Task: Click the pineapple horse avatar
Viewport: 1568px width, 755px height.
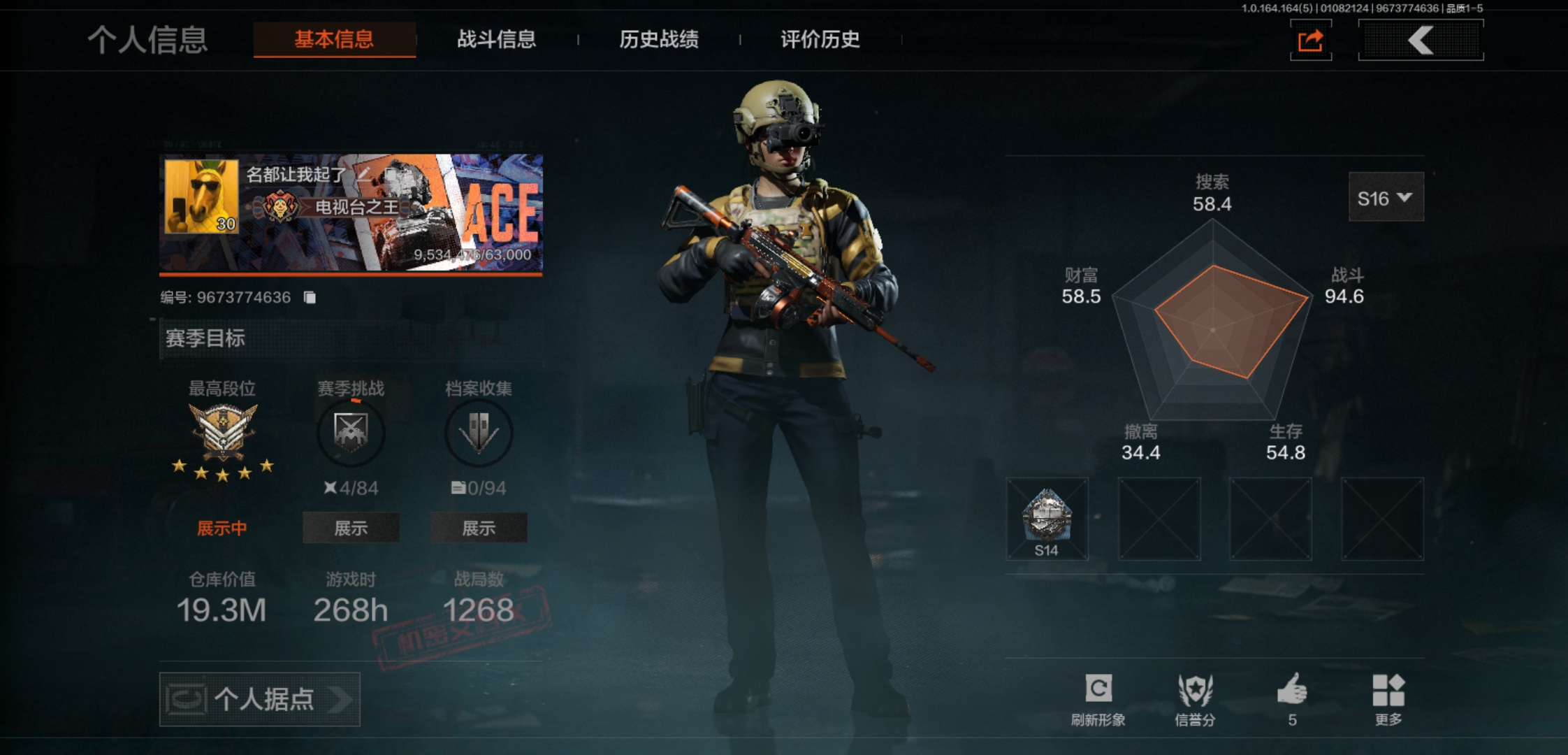Action: (x=201, y=196)
